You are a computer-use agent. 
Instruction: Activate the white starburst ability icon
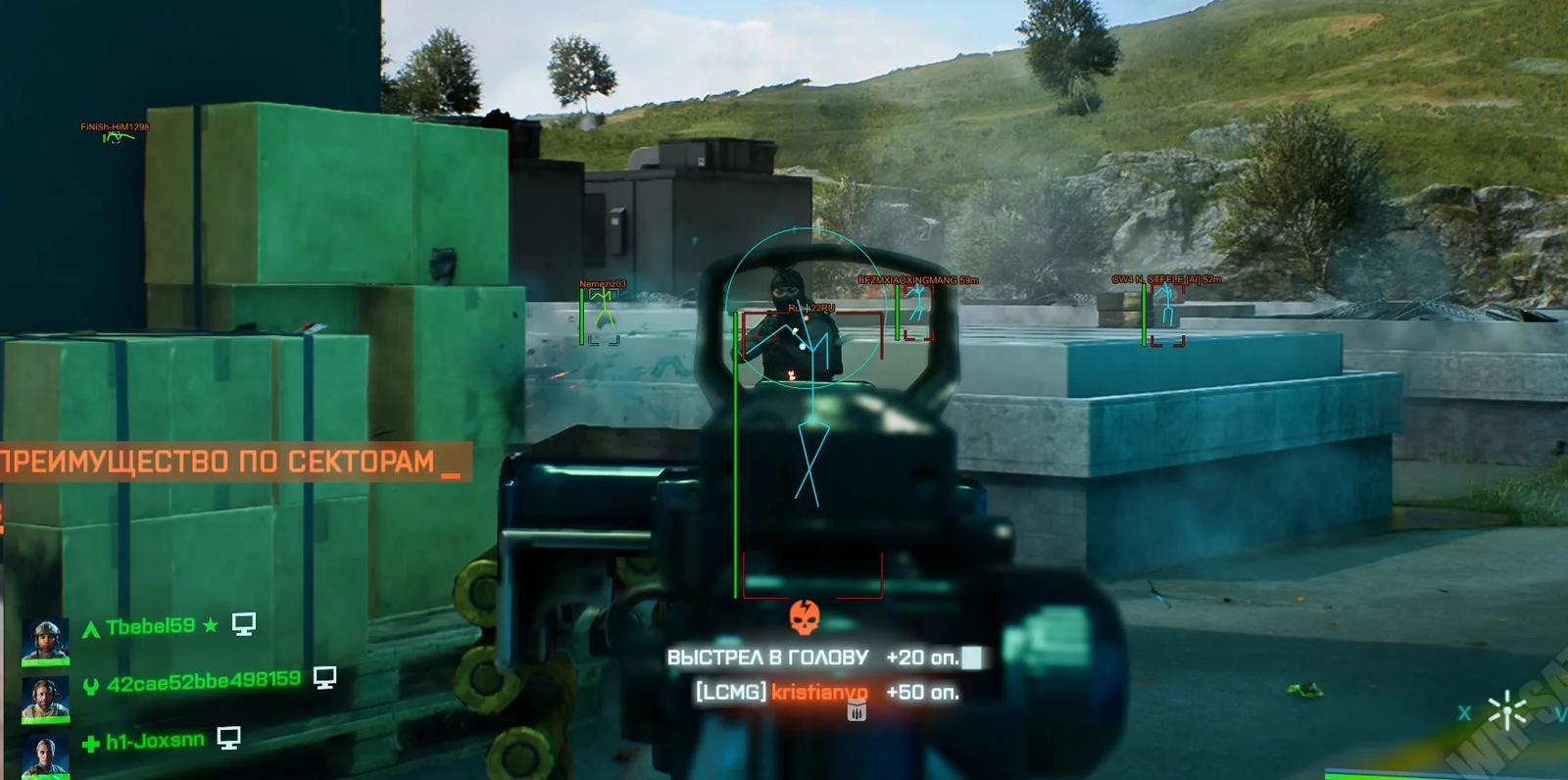[1506, 712]
